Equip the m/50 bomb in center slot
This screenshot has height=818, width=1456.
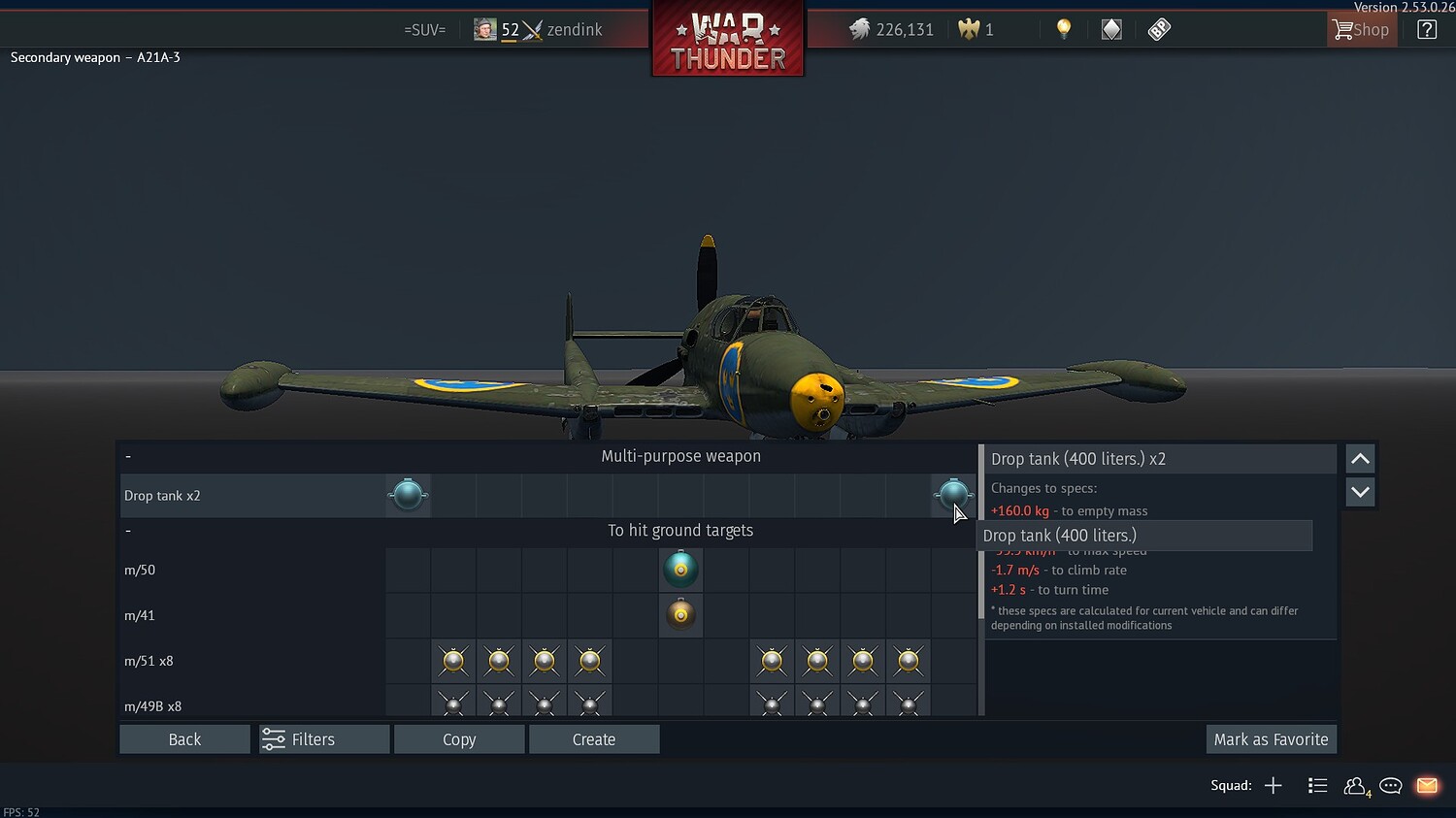(x=680, y=570)
